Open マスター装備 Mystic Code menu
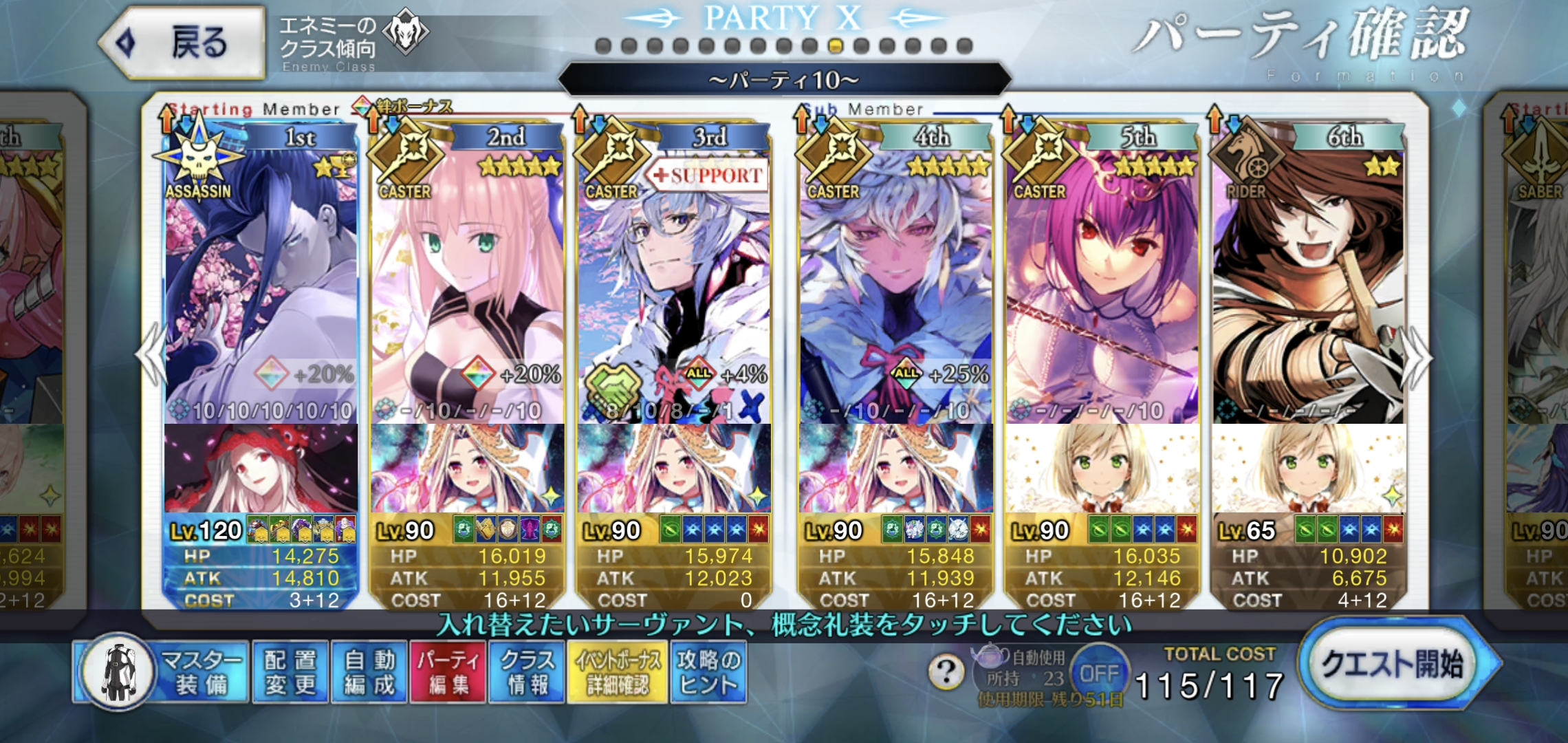 point(162,672)
